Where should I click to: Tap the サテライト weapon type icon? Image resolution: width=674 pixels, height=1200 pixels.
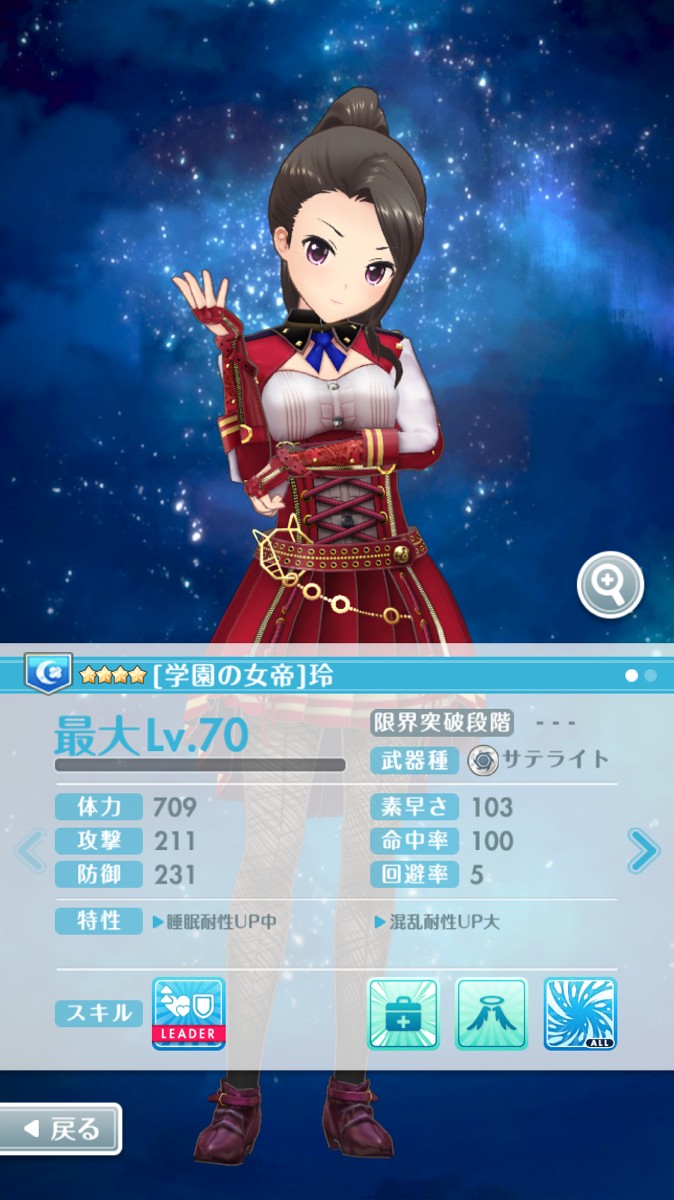(x=484, y=760)
